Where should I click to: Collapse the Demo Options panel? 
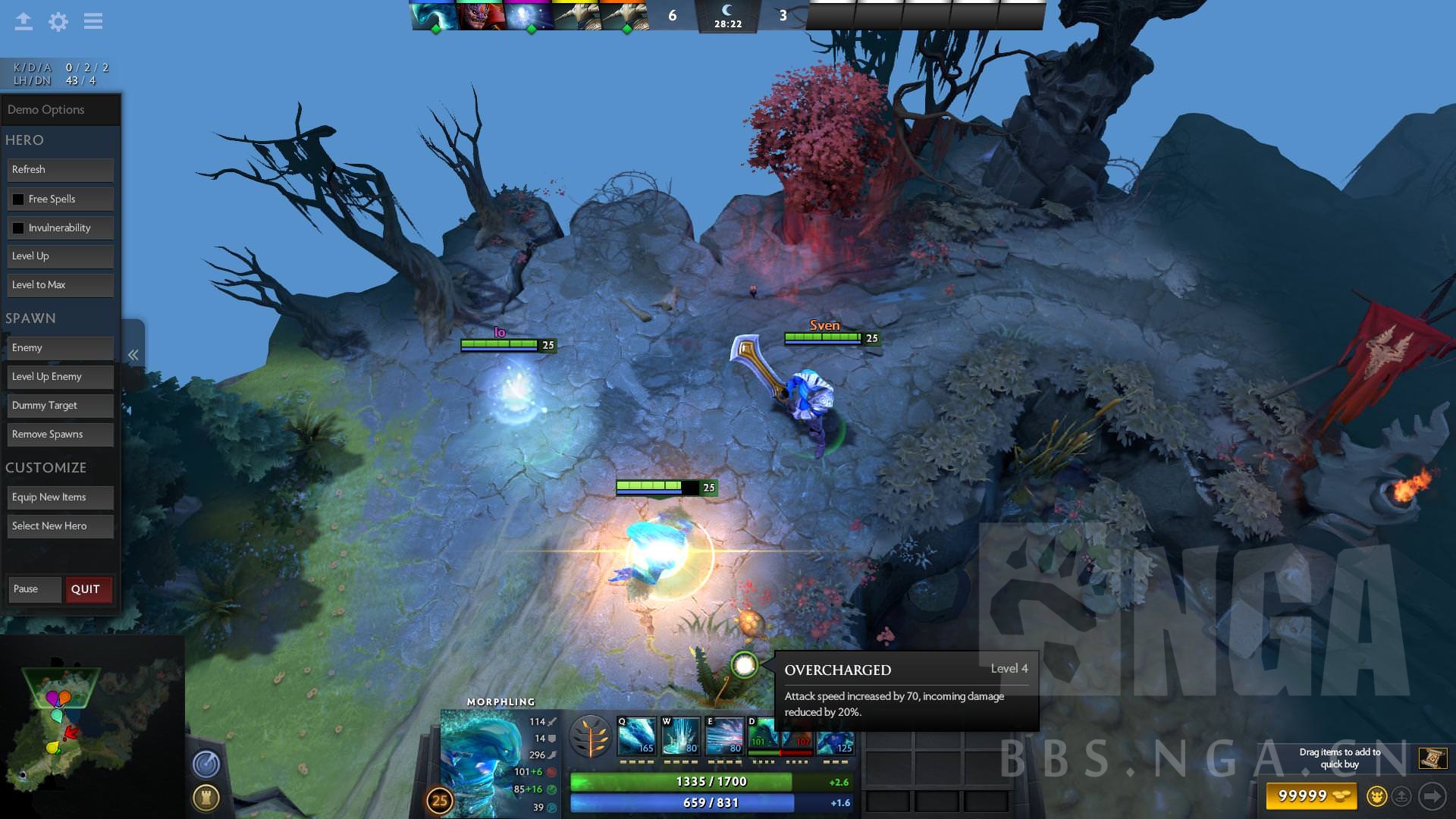pos(133,353)
